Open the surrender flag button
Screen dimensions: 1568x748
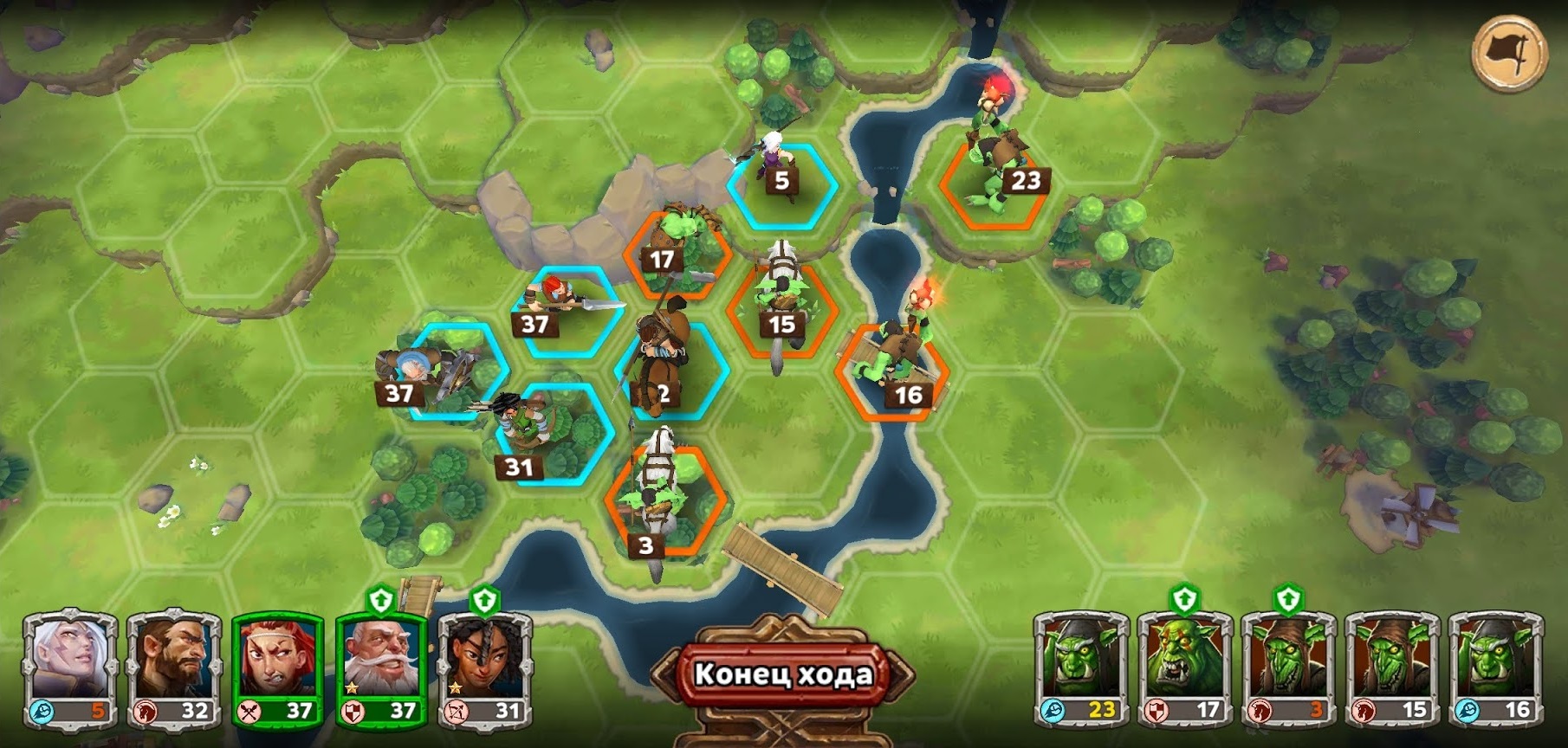point(1508,53)
